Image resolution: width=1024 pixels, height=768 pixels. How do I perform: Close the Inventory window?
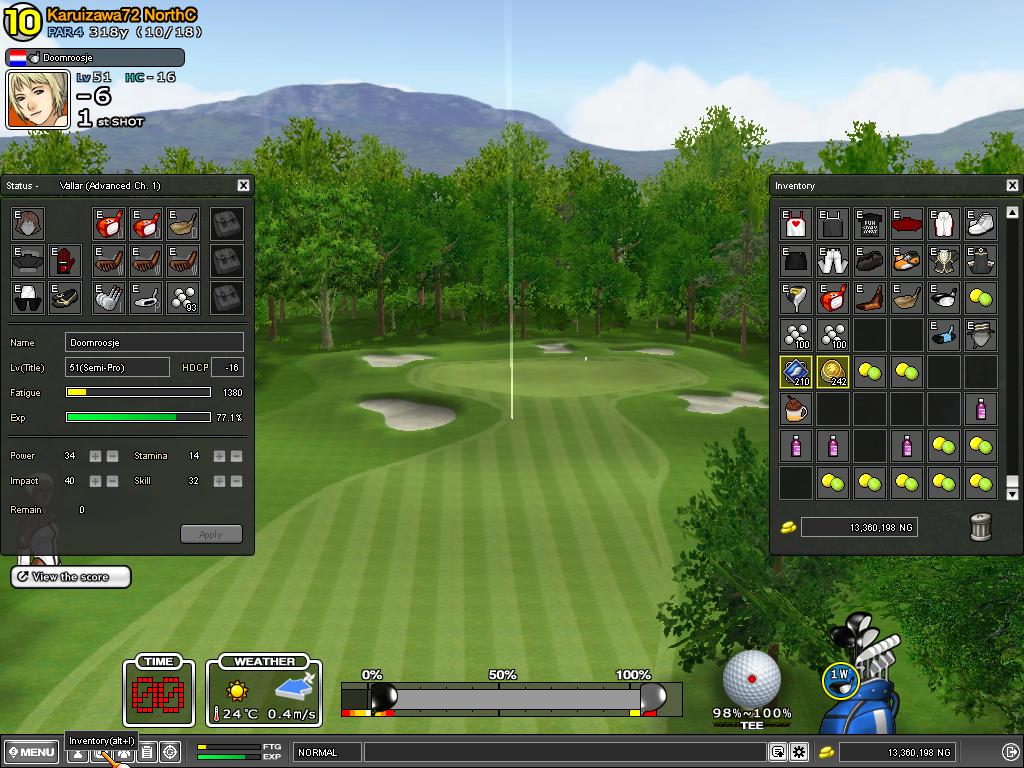tap(1012, 185)
